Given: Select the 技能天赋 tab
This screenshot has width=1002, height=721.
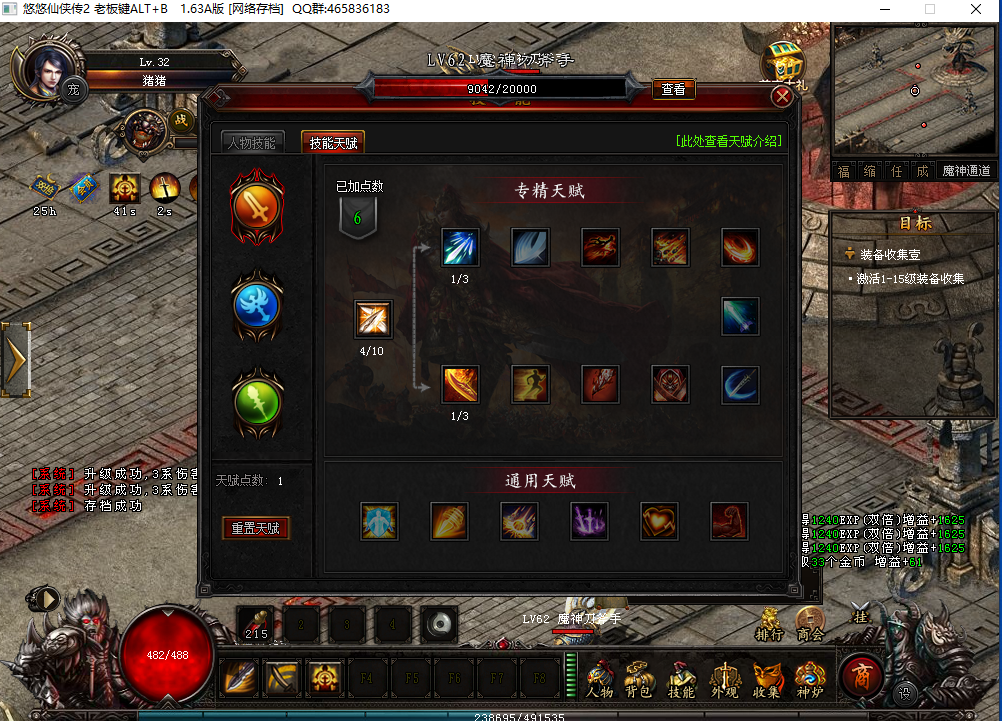Looking at the screenshot, I should (x=333, y=143).
